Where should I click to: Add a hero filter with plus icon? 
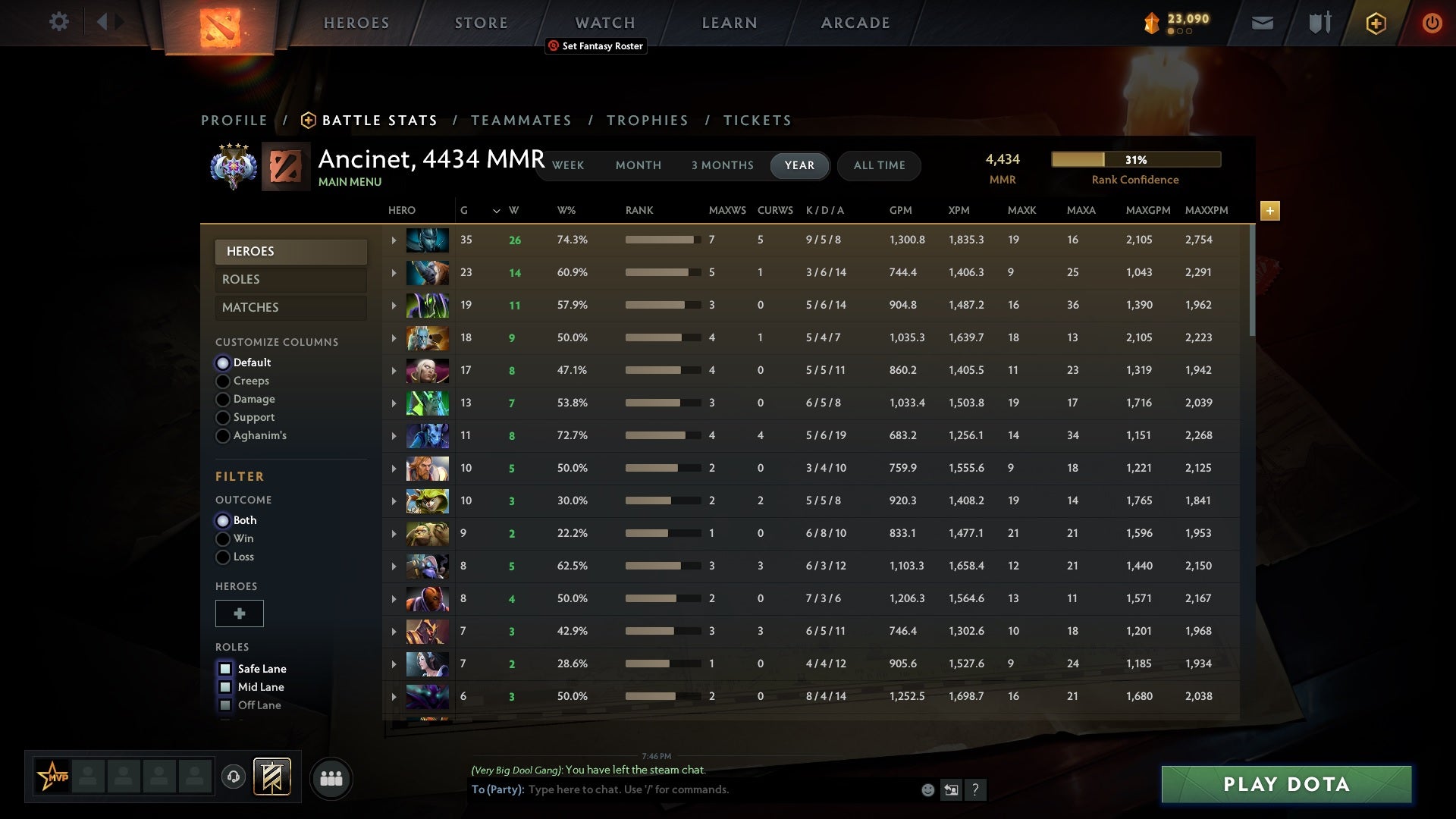click(240, 613)
